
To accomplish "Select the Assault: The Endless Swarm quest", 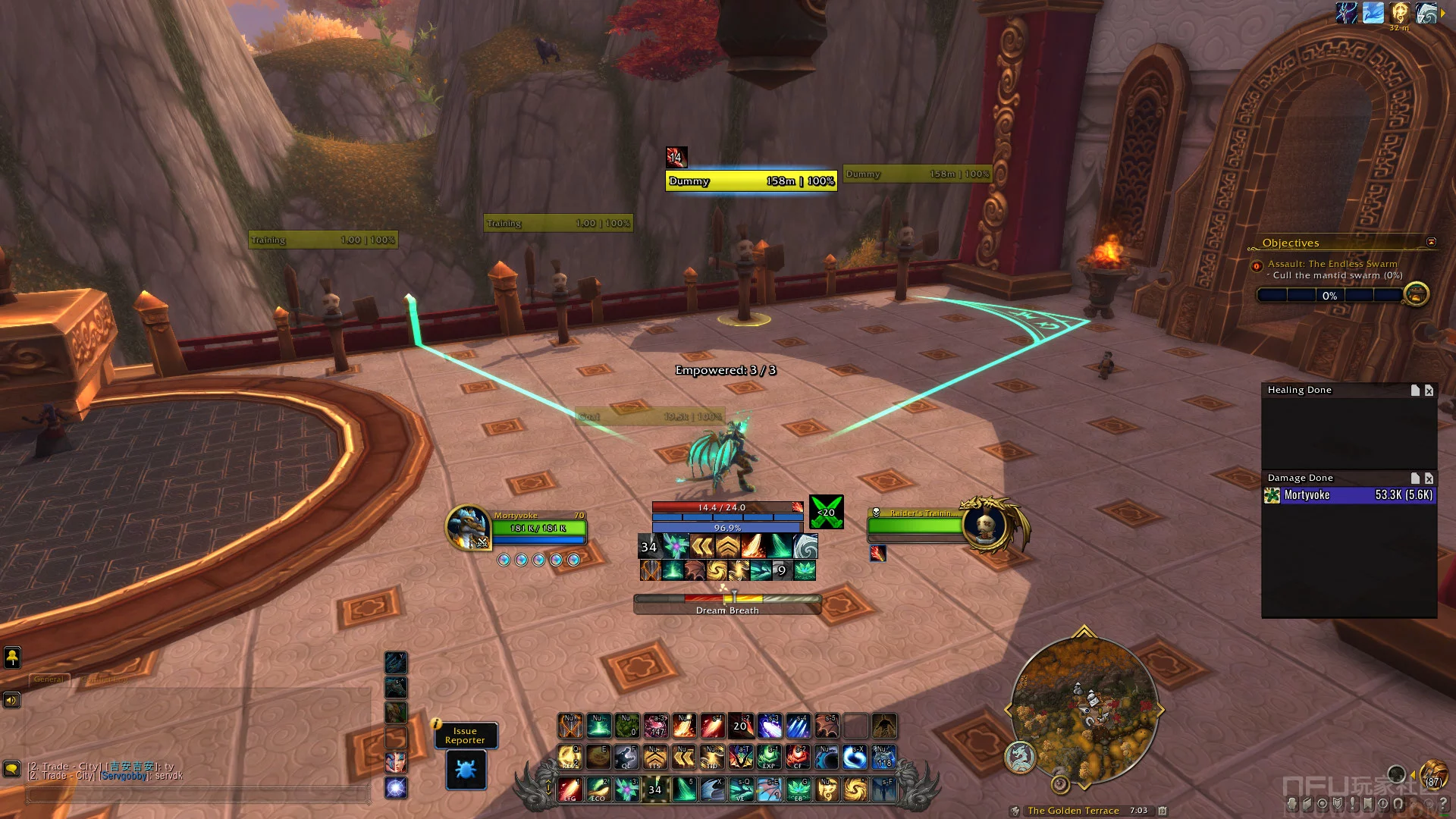I will 1332,264.
